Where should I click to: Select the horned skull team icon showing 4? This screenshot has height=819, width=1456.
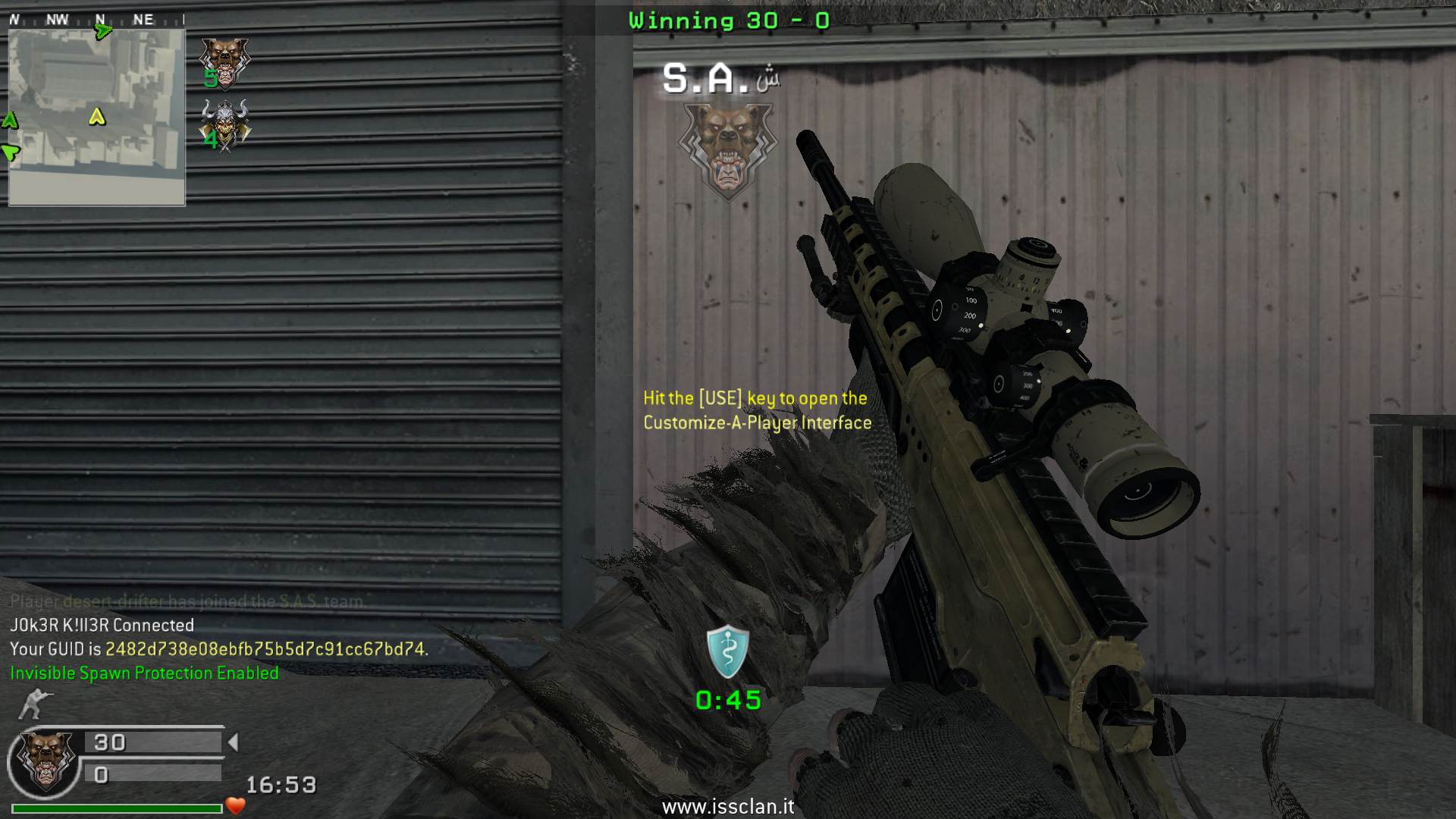224,125
